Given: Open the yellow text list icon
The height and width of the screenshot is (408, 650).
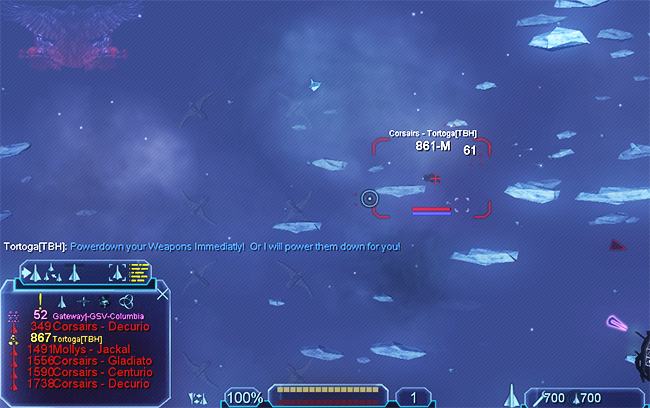Looking at the screenshot, I should point(139,270).
